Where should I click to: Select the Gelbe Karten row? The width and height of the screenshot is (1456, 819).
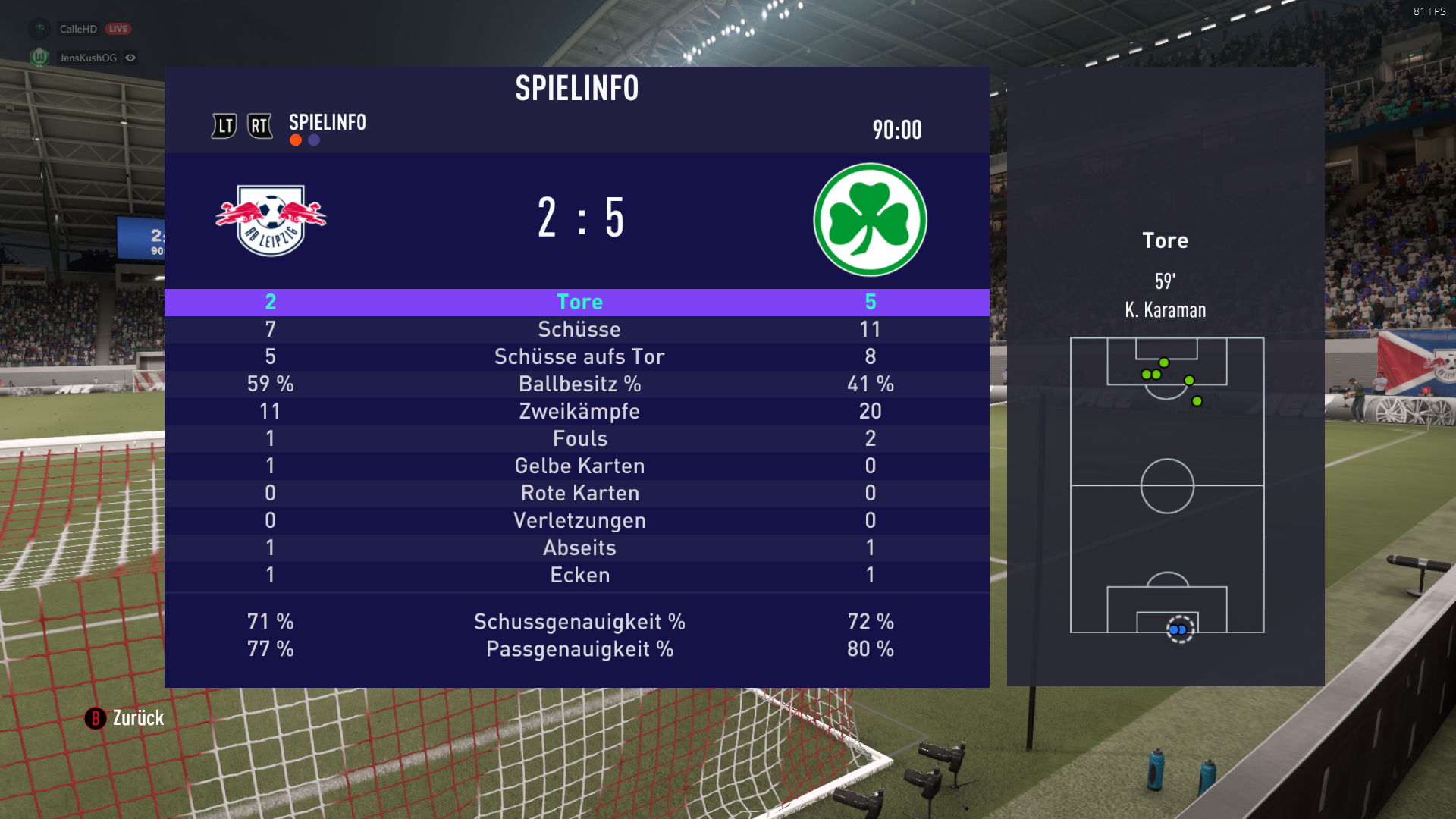coord(579,466)
